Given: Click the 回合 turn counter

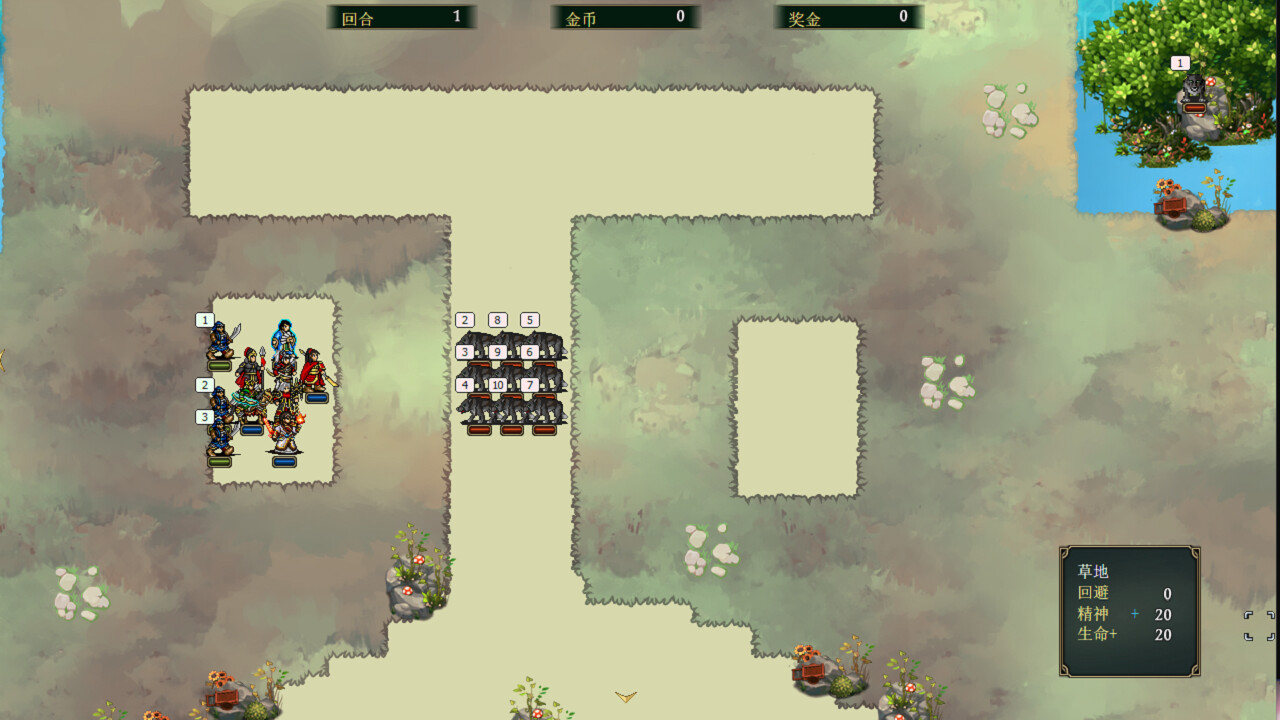Looking at the screenshot, I should coord(400,16).
